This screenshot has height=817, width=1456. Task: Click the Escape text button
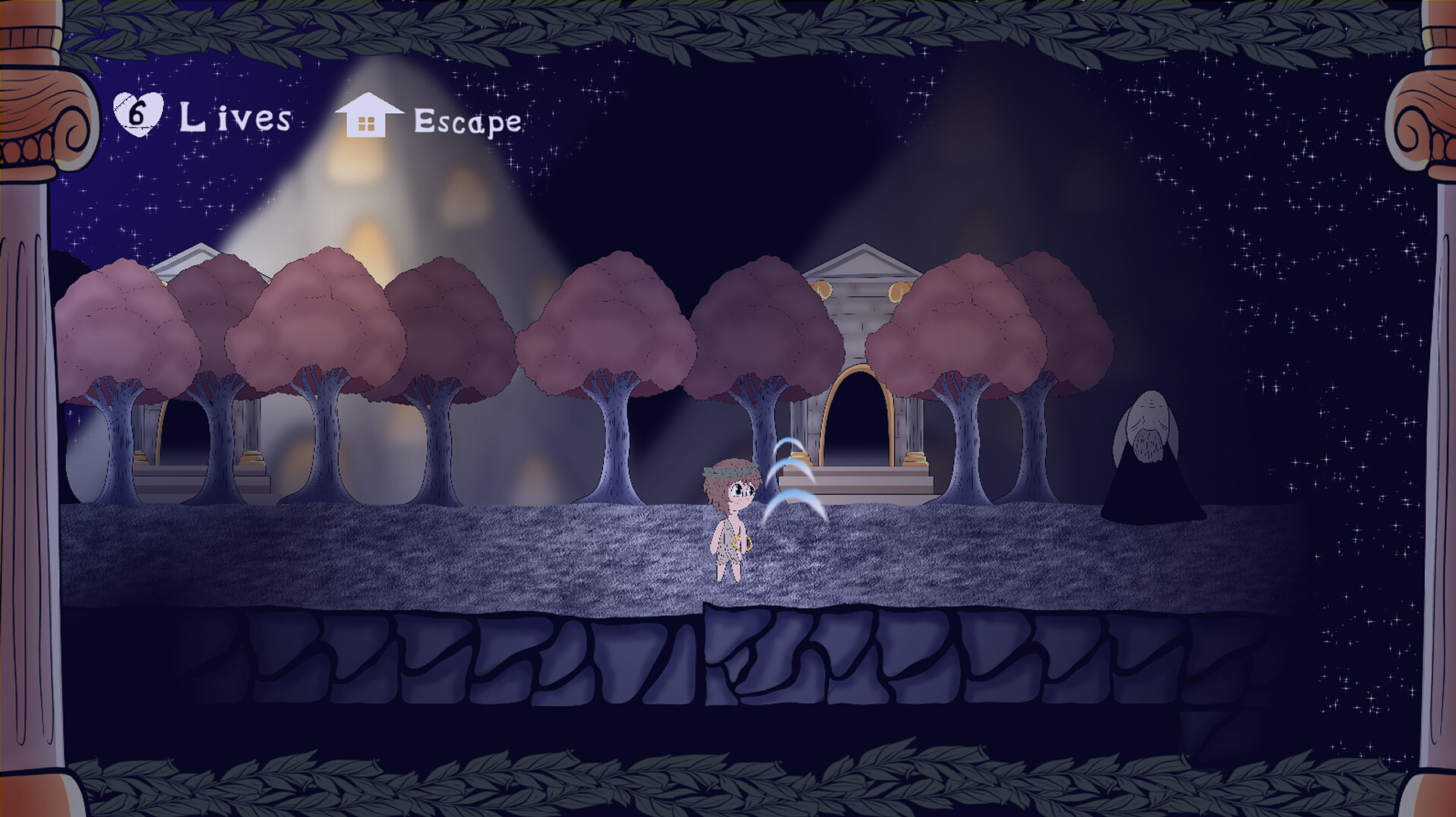click(467, 120)
